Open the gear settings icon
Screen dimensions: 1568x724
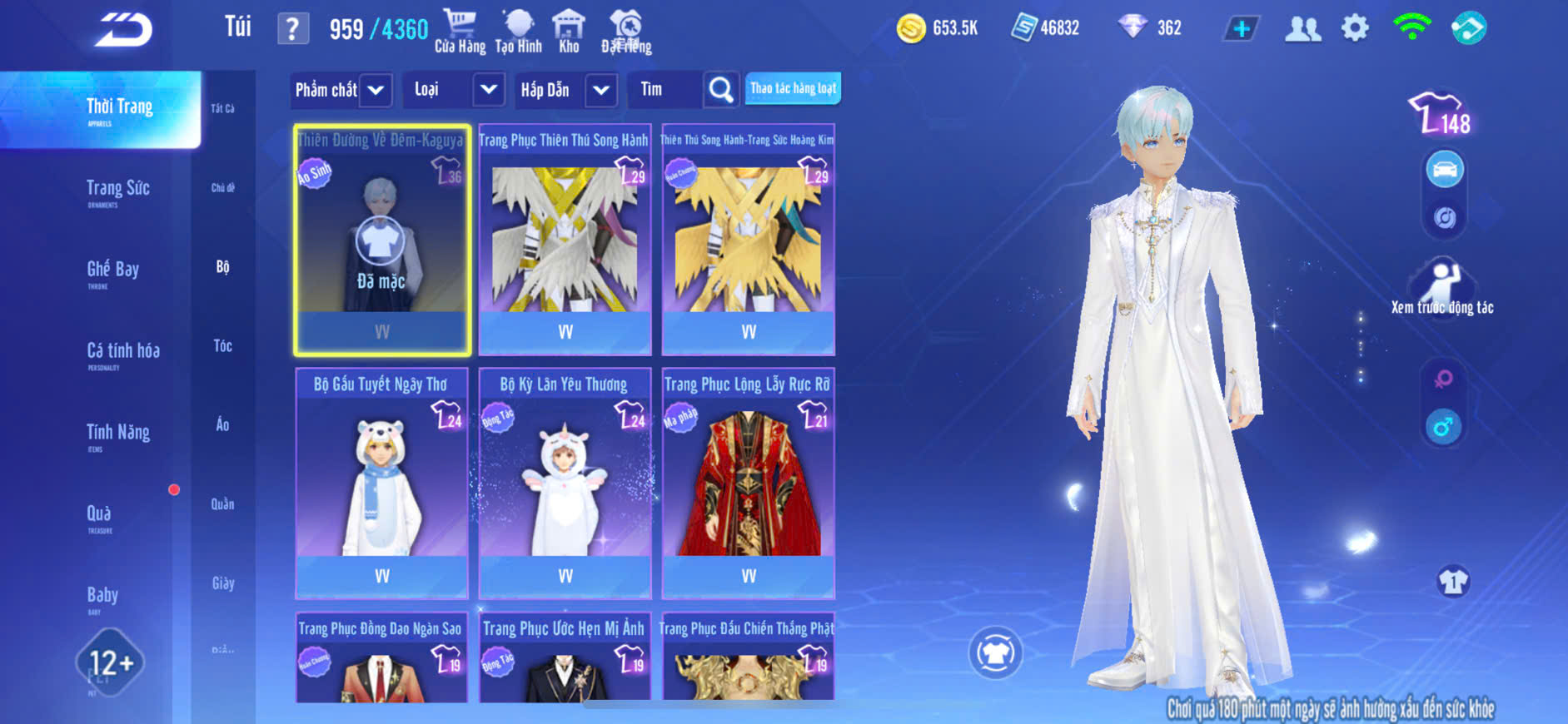[x=1355, y=28]
